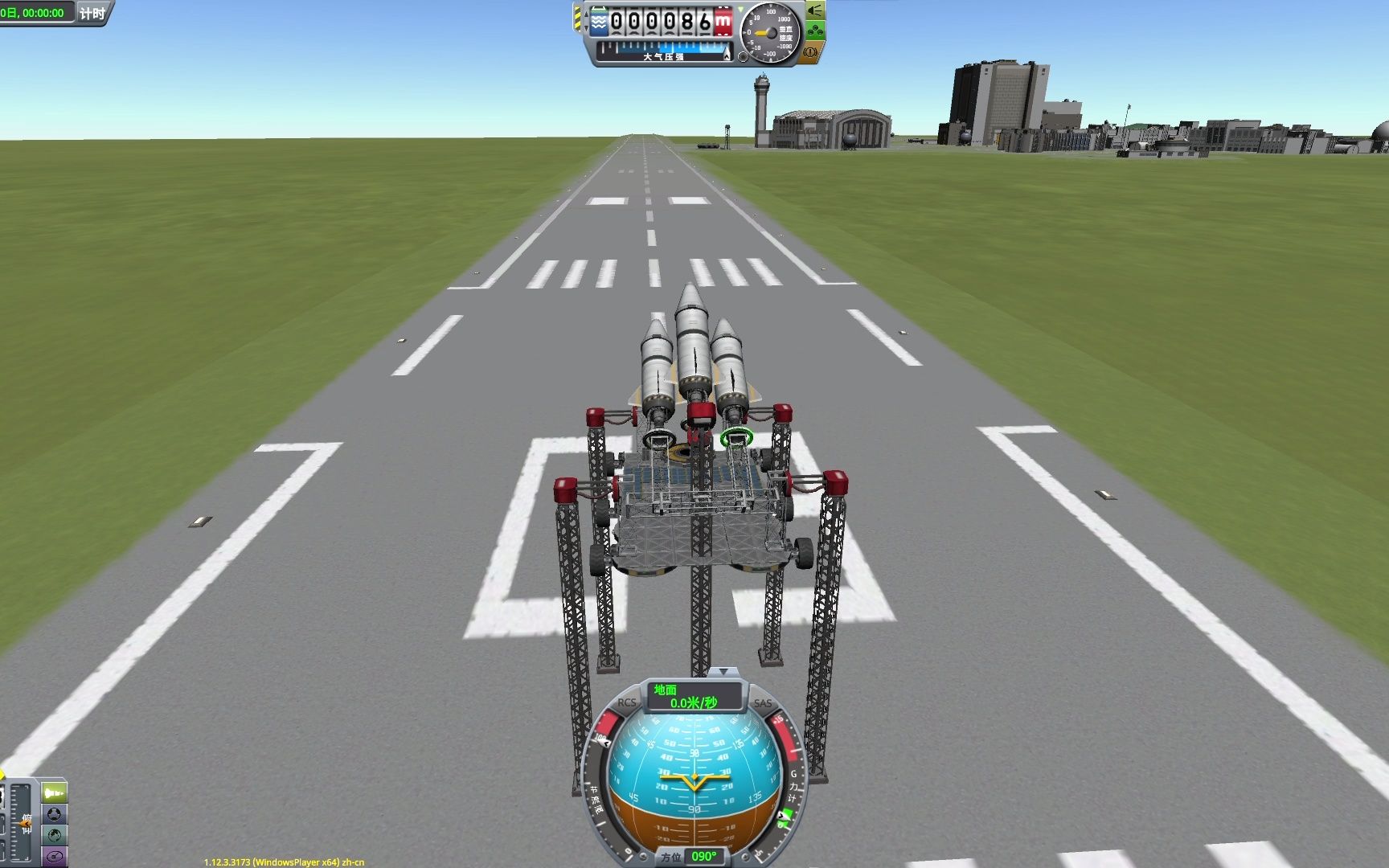This screenshot has width=1389, height=868.
Task: Click the mission timer showing 0日 00:00:00
Action: tap(35, 13)
